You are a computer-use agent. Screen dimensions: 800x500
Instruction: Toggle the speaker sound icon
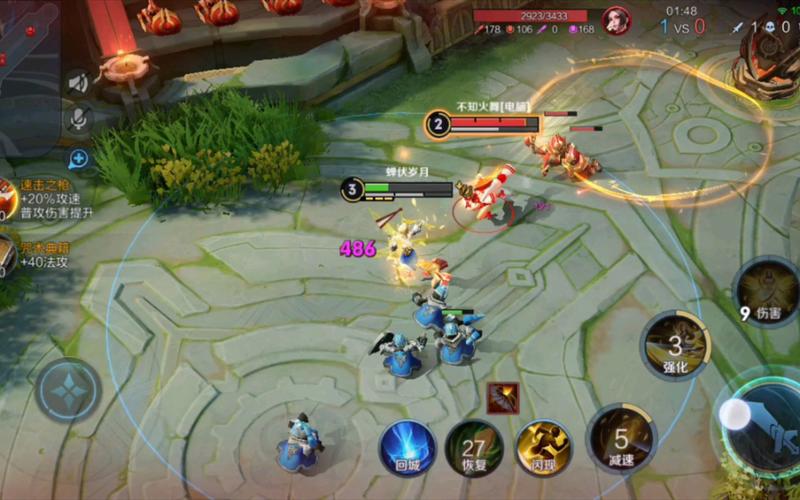(x=78, y=83)
